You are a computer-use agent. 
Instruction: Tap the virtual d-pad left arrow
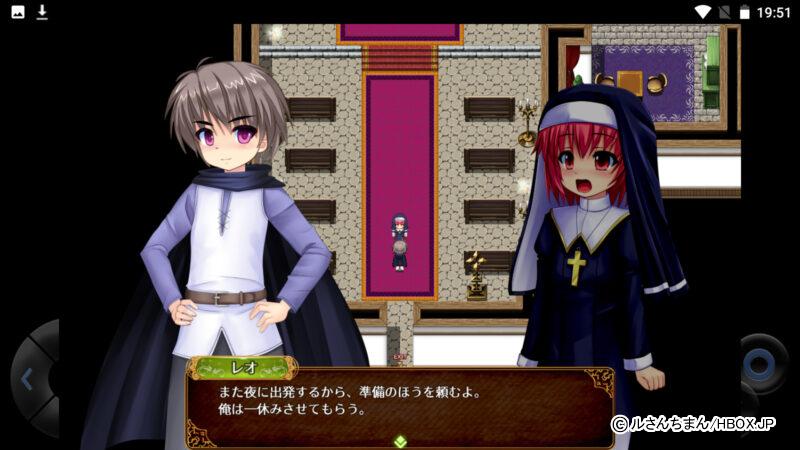(x=27, y=379)
